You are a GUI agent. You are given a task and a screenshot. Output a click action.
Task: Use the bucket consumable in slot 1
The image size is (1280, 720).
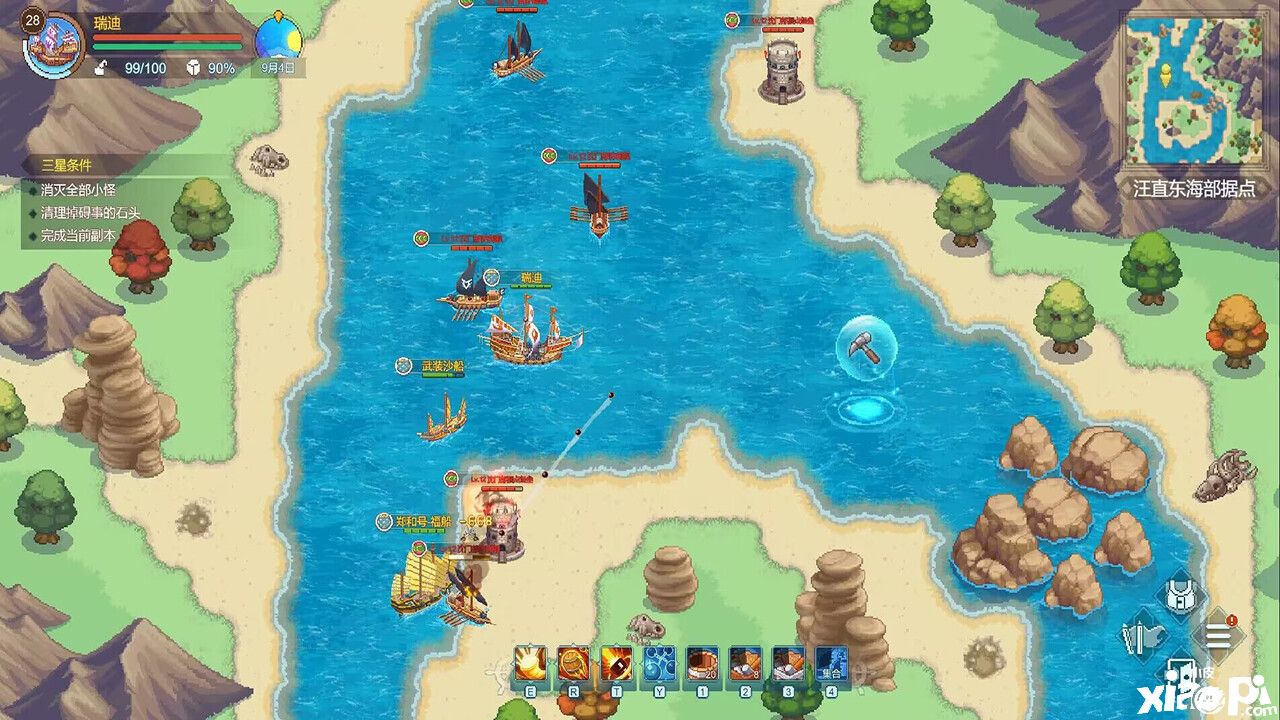pyautogui.click(x=700, y=664)
